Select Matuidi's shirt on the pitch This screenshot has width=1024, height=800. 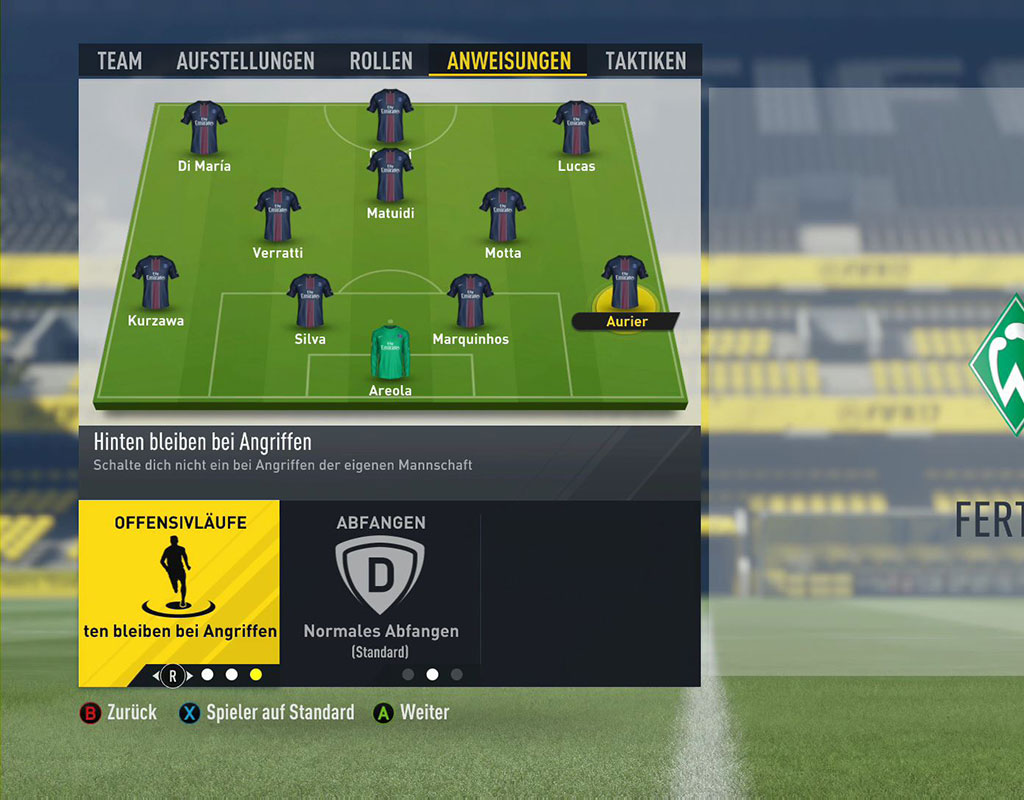390,178
